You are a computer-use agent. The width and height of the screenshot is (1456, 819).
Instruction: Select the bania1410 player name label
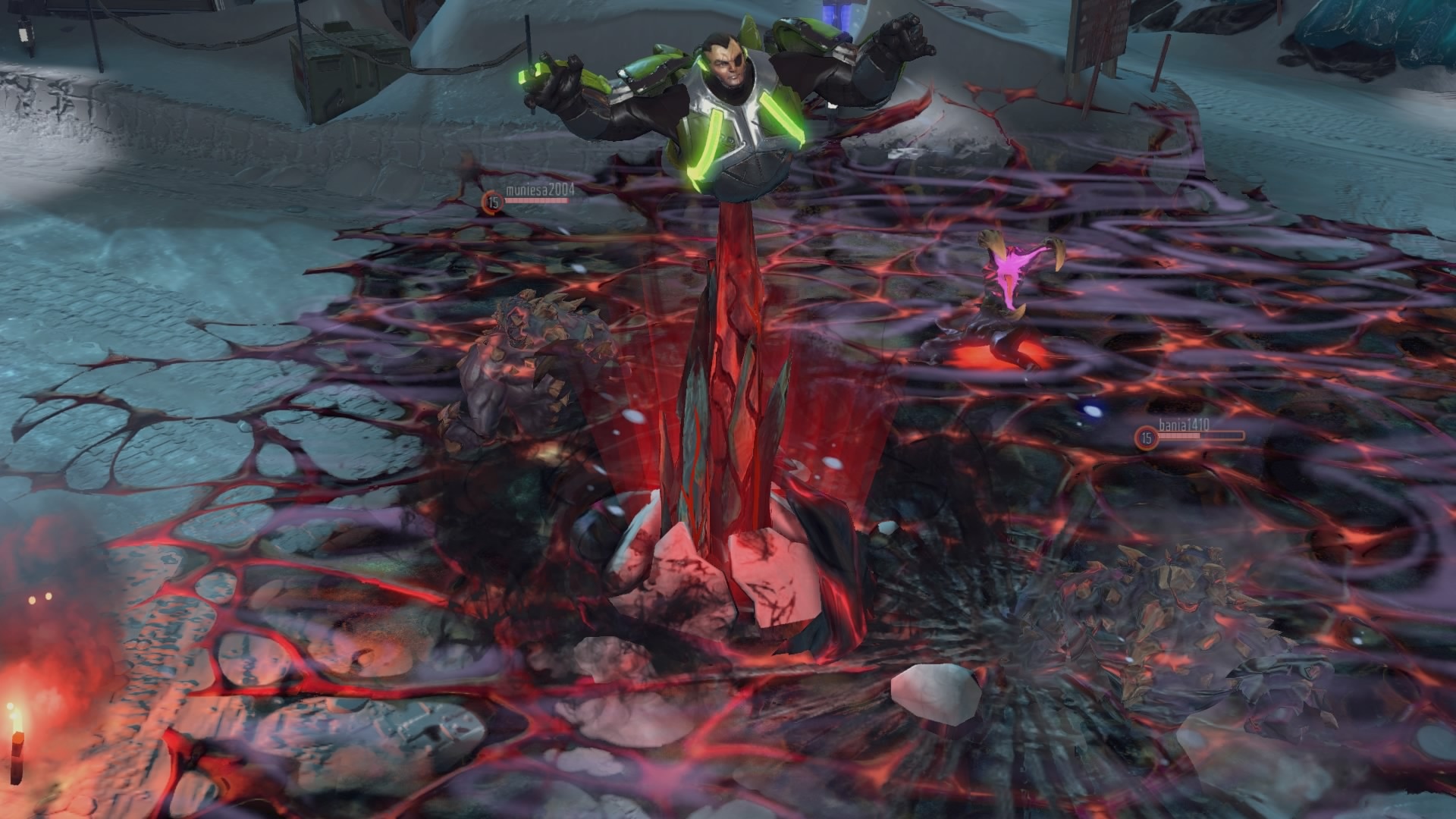(x=1183, y=424)
